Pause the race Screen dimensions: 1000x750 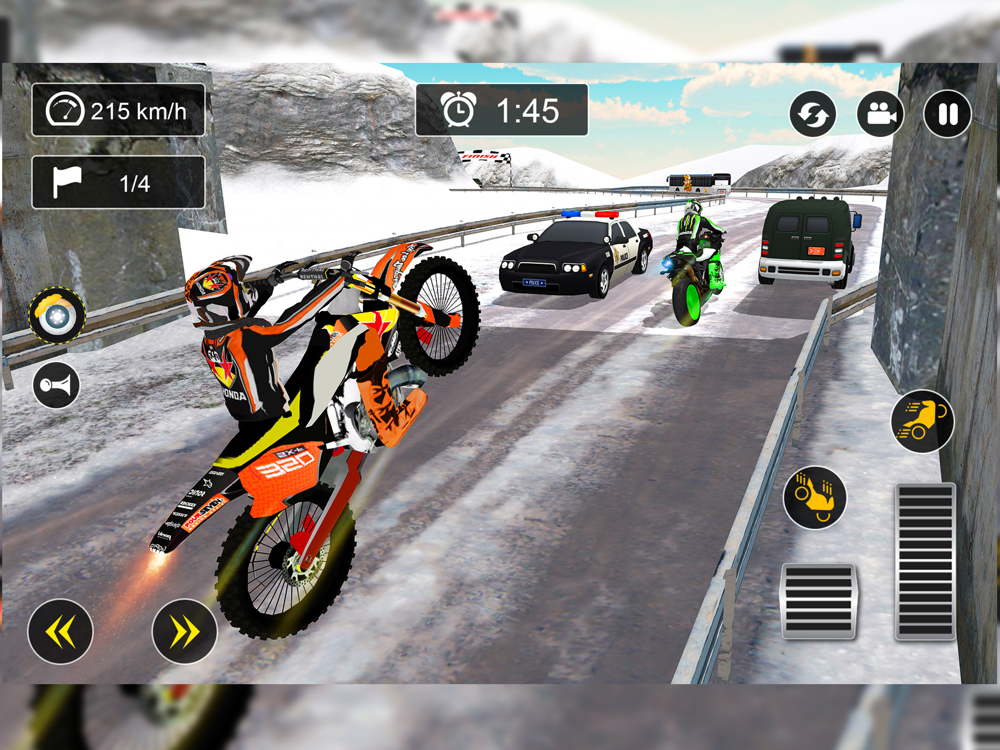click(x=947, y=114)
